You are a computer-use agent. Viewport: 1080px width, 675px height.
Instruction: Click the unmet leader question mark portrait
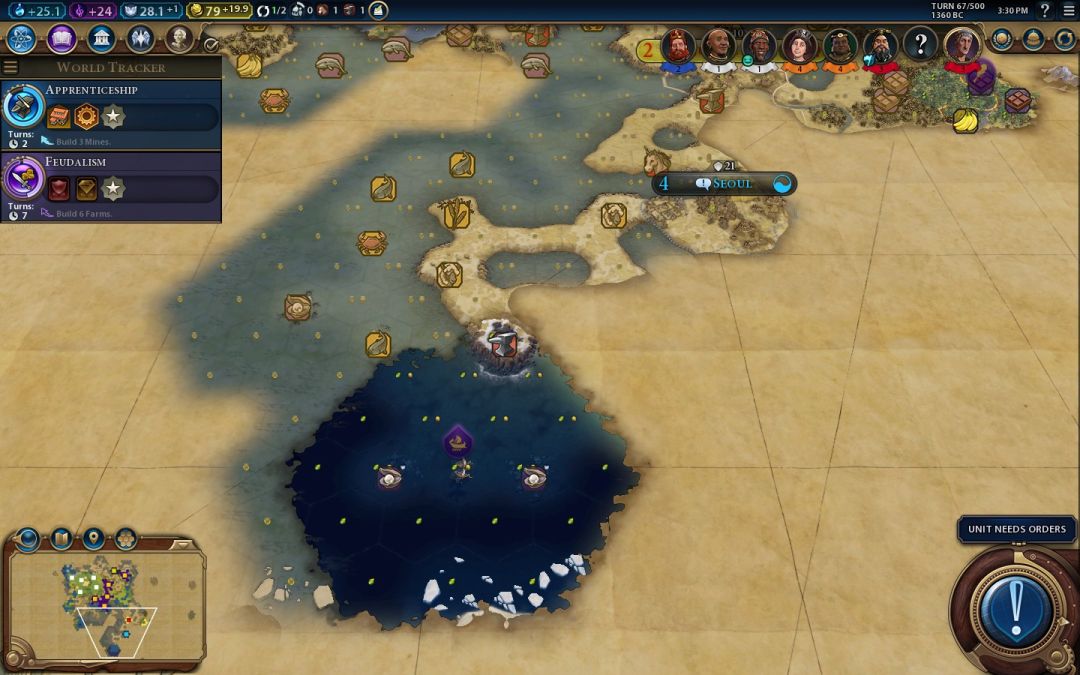click(920, 44)
